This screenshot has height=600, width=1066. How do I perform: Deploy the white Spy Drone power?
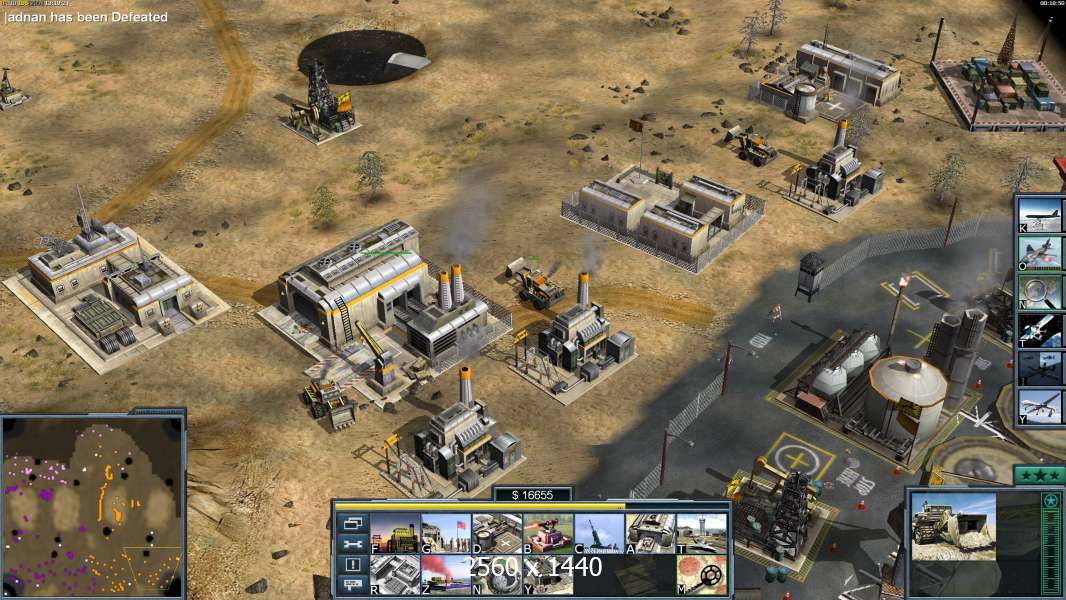[x=1040, y=406]
